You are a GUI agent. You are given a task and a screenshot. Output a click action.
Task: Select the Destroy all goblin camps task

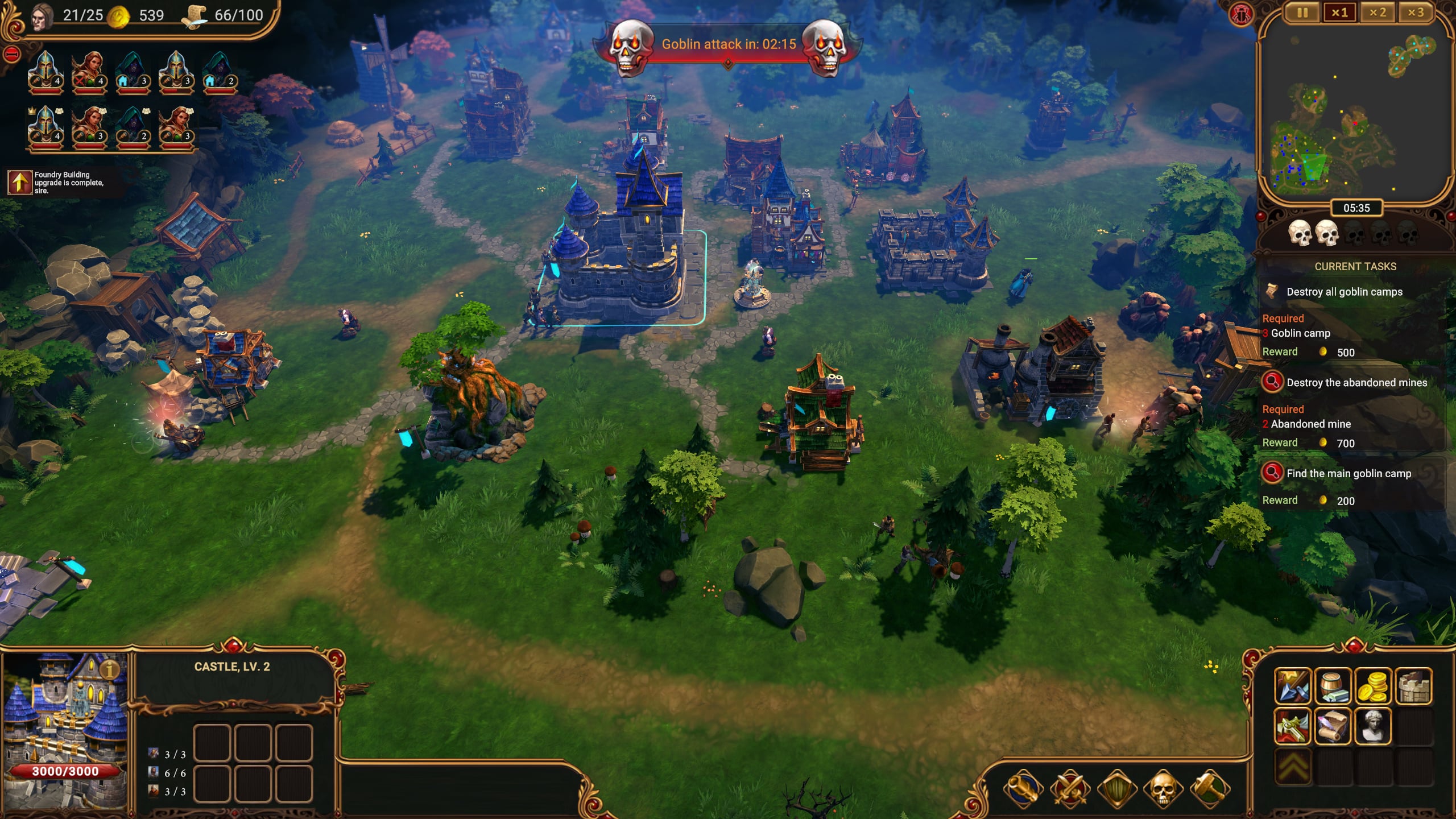(x=1344, y=292)
